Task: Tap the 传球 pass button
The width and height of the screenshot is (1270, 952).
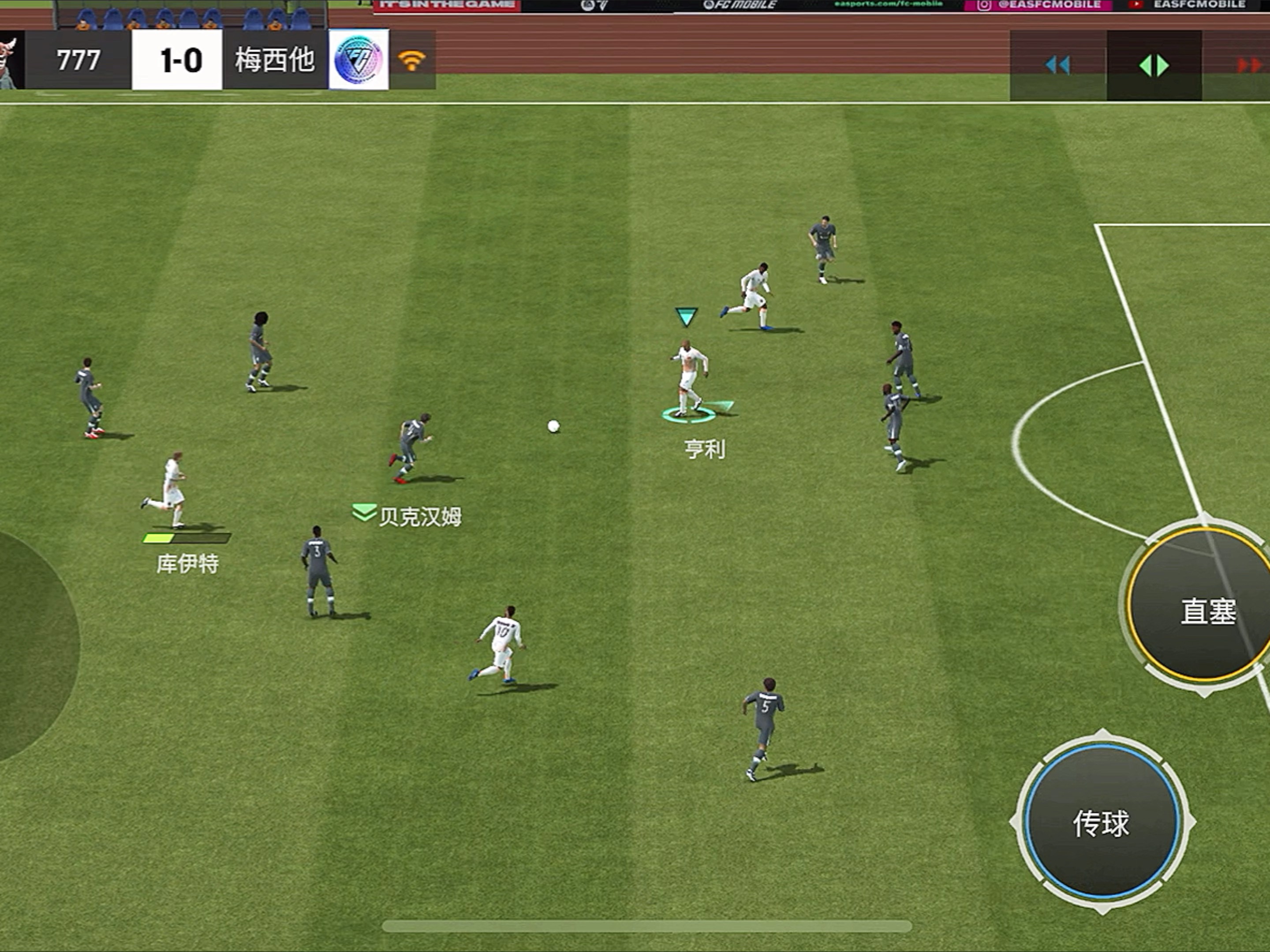Action: coord(1101,822)
